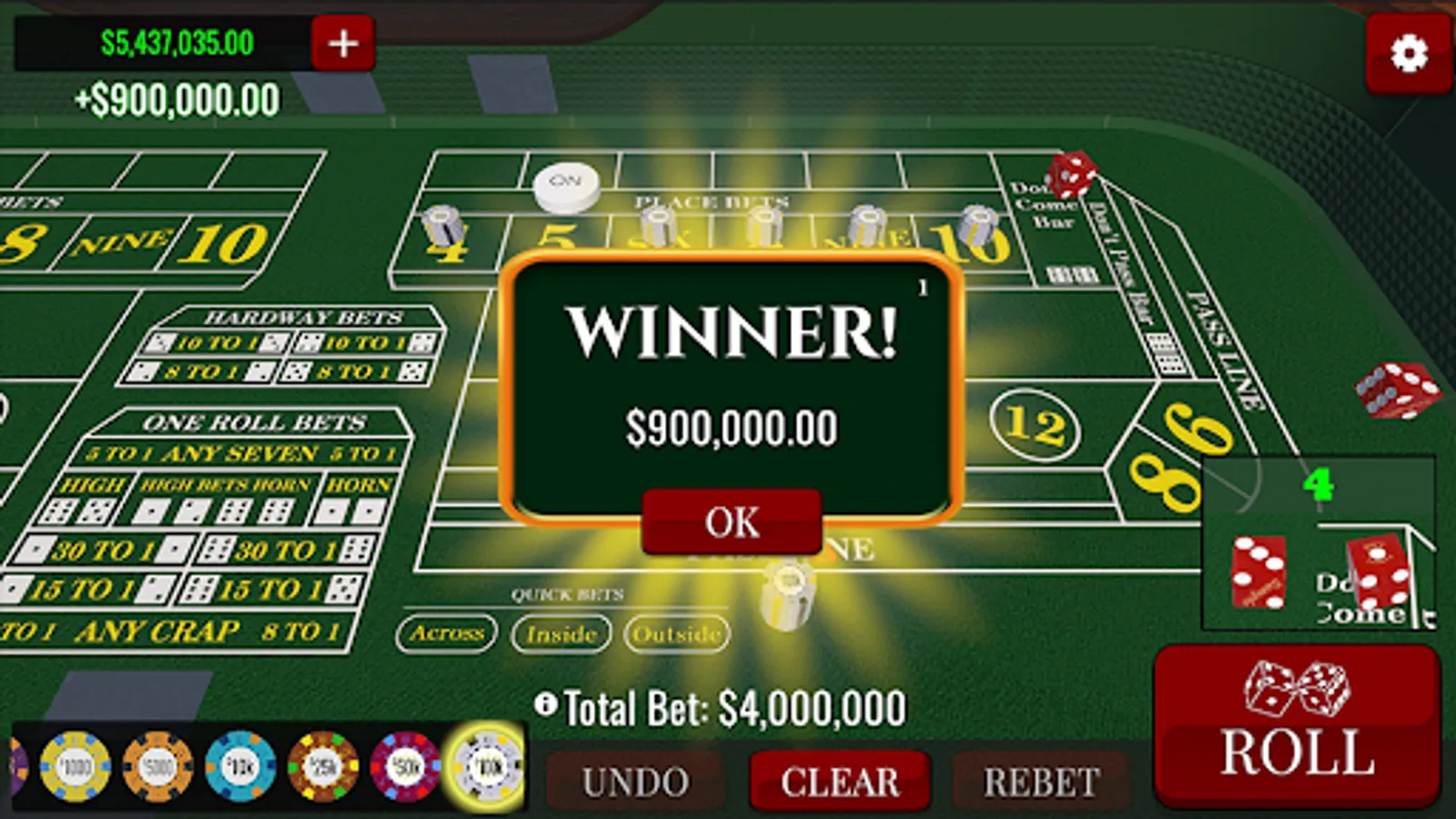Rebet the previous wager
The height and width of the screenshot is (819, 1456).
(x=1040, y=781)
